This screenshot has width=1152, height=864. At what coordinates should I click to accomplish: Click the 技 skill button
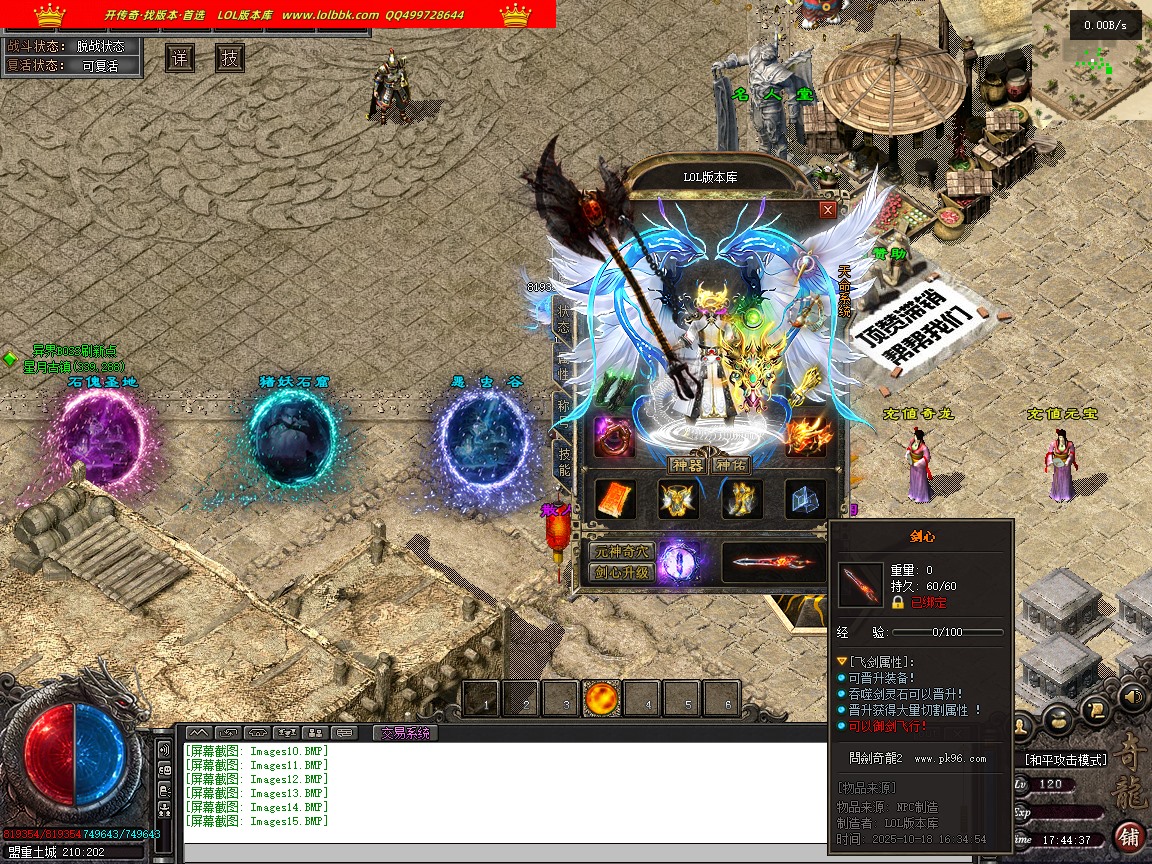pyautogui.click(x=230, y=58)
